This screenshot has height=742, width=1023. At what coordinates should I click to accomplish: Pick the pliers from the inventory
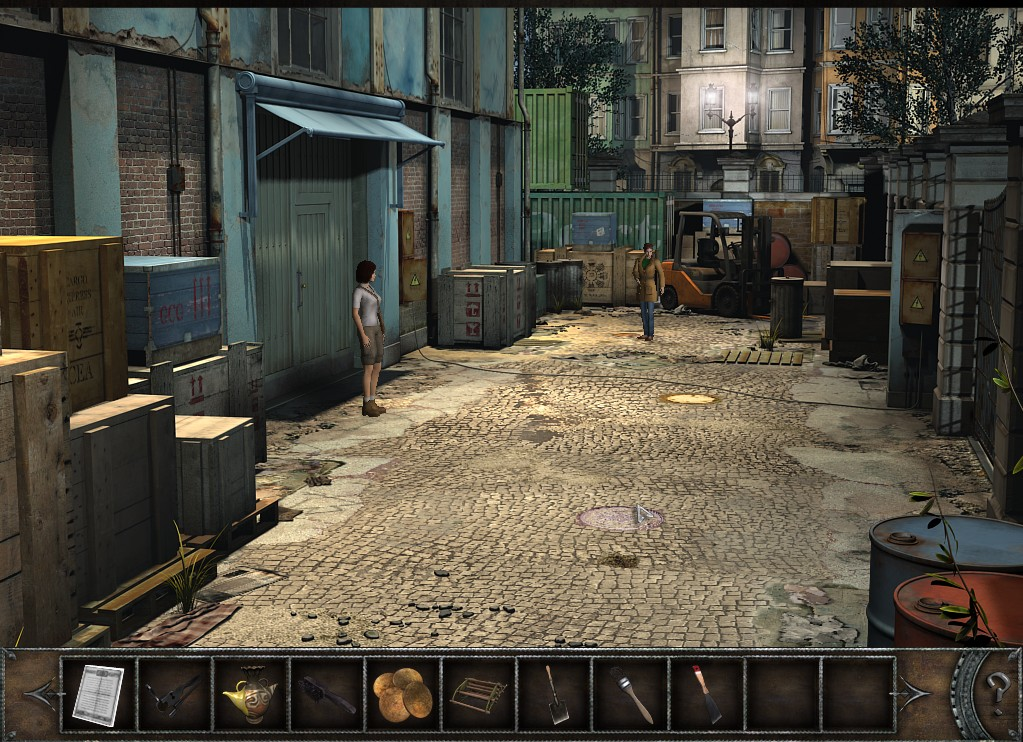[174, 694]
